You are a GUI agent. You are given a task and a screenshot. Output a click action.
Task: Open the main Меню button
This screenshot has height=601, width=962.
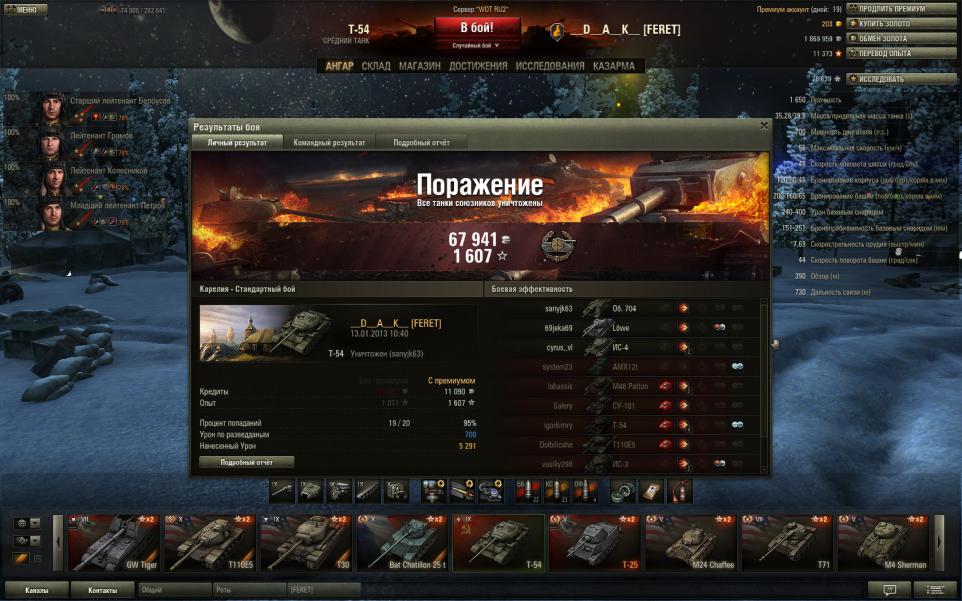(24, 9)
